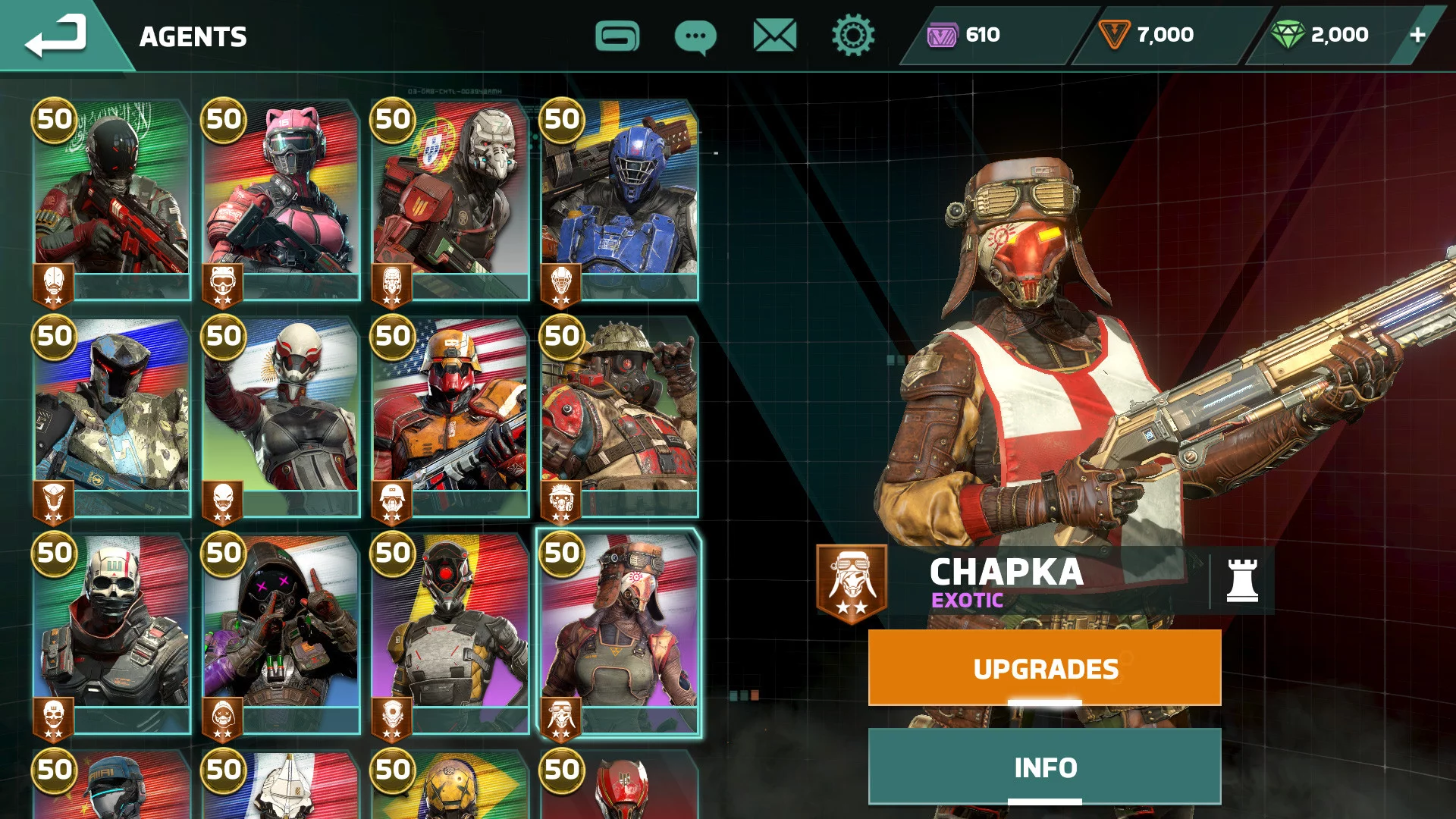This screenshot has height=819, width=1456.
Task: Open the Gameloft logo menu
Action: click(617, 36)
